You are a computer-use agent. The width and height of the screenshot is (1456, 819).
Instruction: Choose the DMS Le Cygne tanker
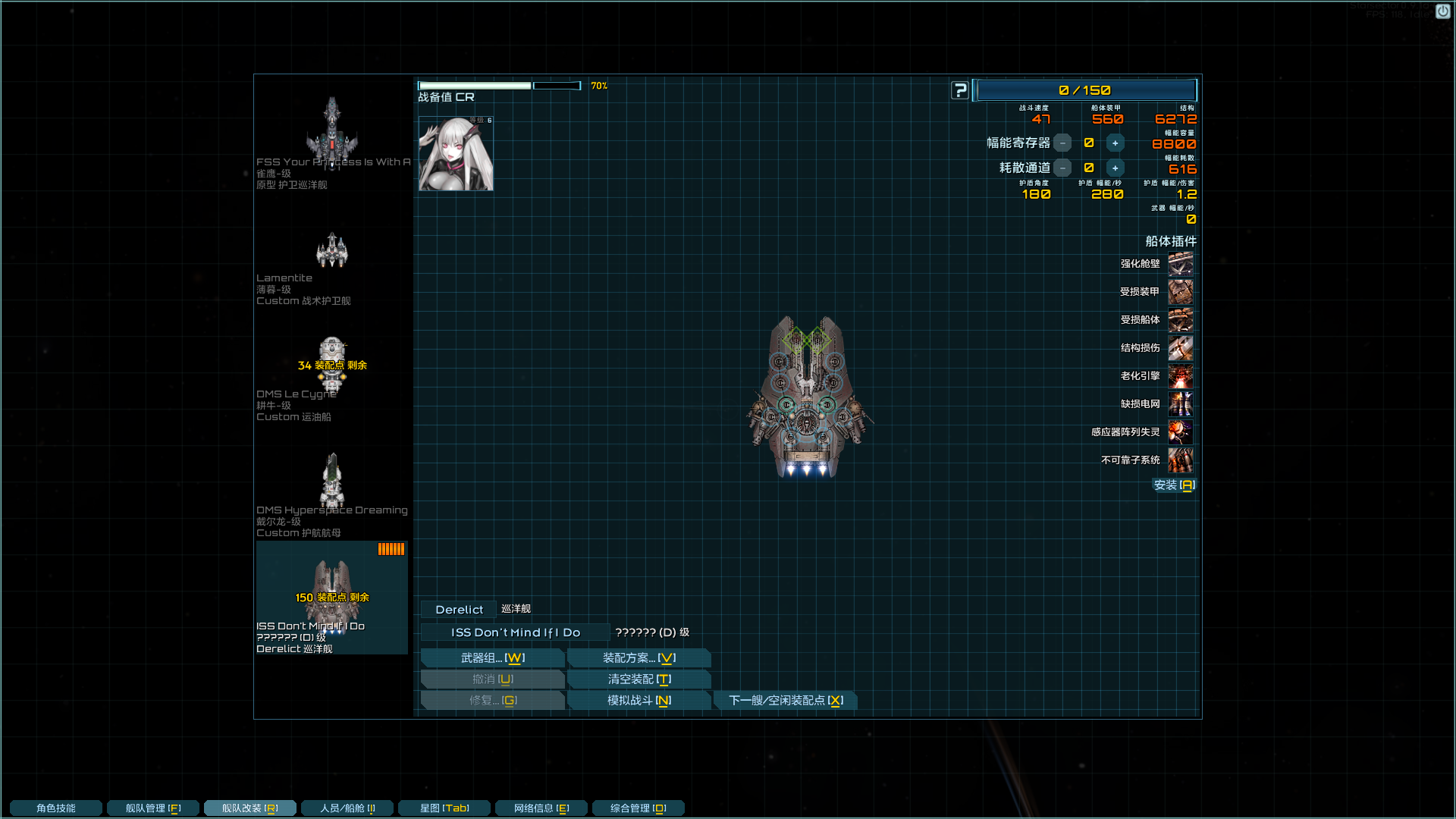331,366
